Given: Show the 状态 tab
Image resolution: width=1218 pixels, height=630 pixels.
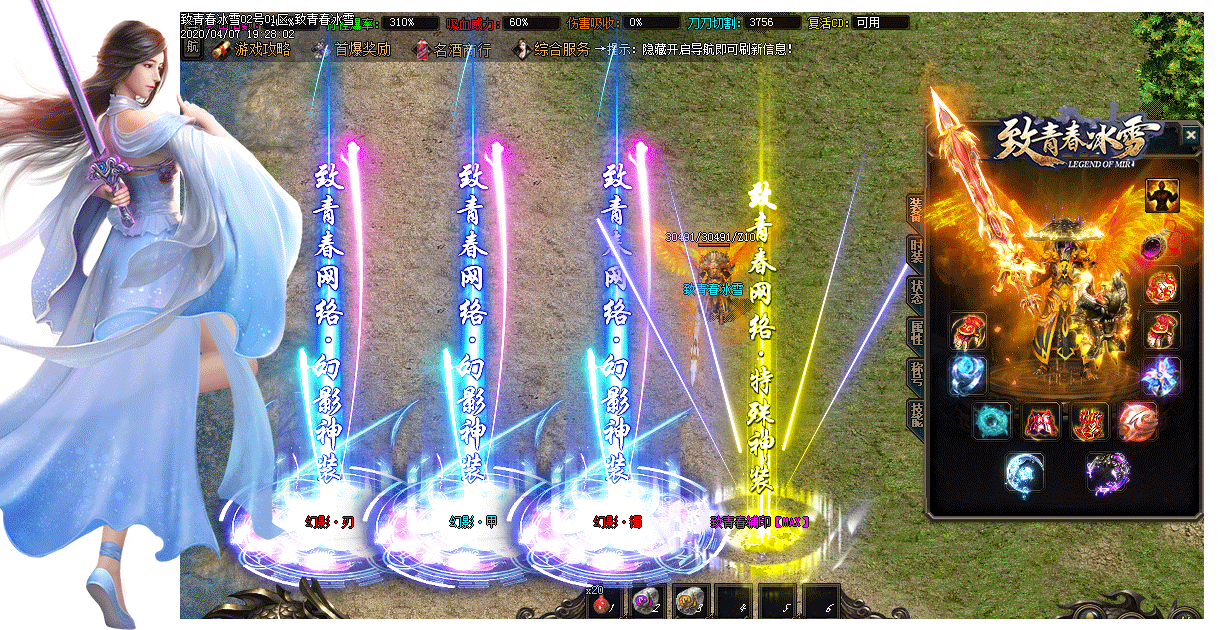Looking at the screenshot, I should (x=915, y=290).
